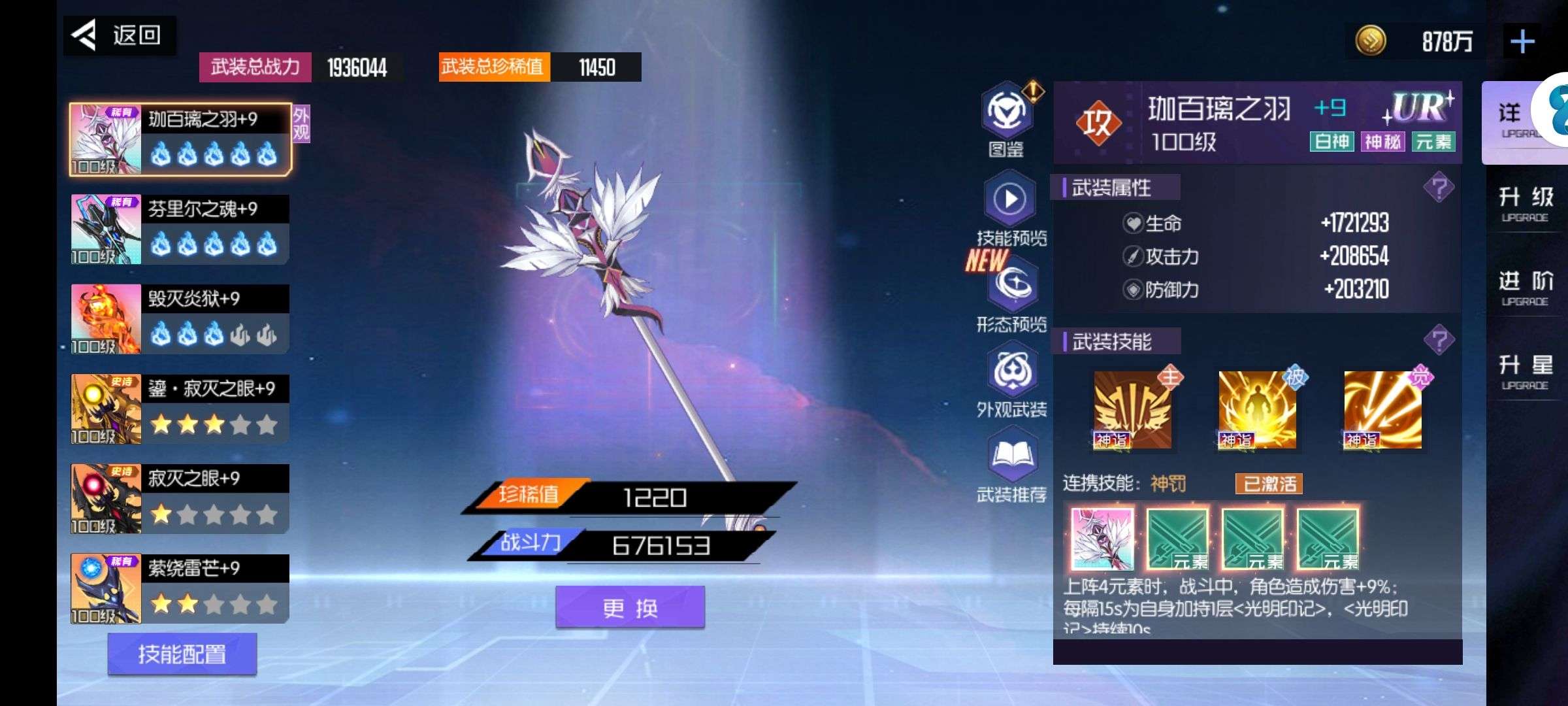Go back with the 返回 button

pyautogui.click(x=120, y=35)
